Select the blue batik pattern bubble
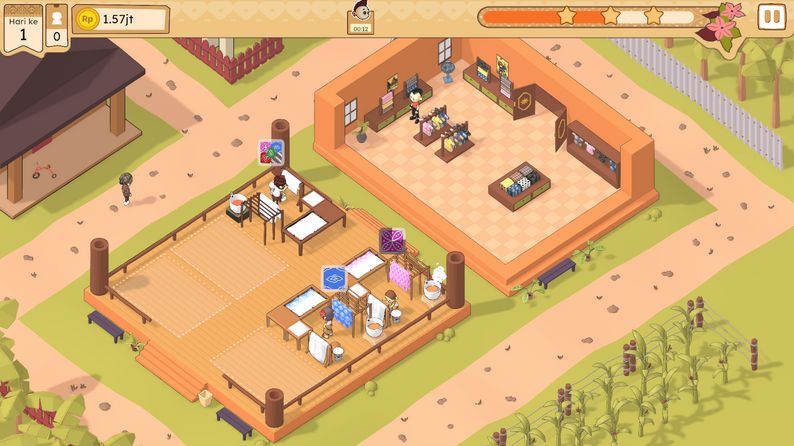 (334, 279)
